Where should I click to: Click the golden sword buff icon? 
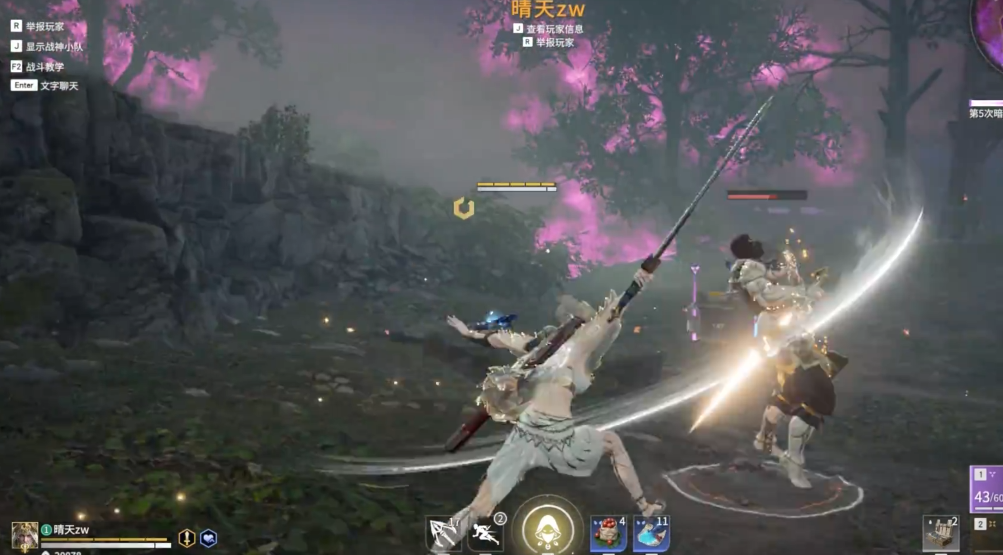pos(187,538)
